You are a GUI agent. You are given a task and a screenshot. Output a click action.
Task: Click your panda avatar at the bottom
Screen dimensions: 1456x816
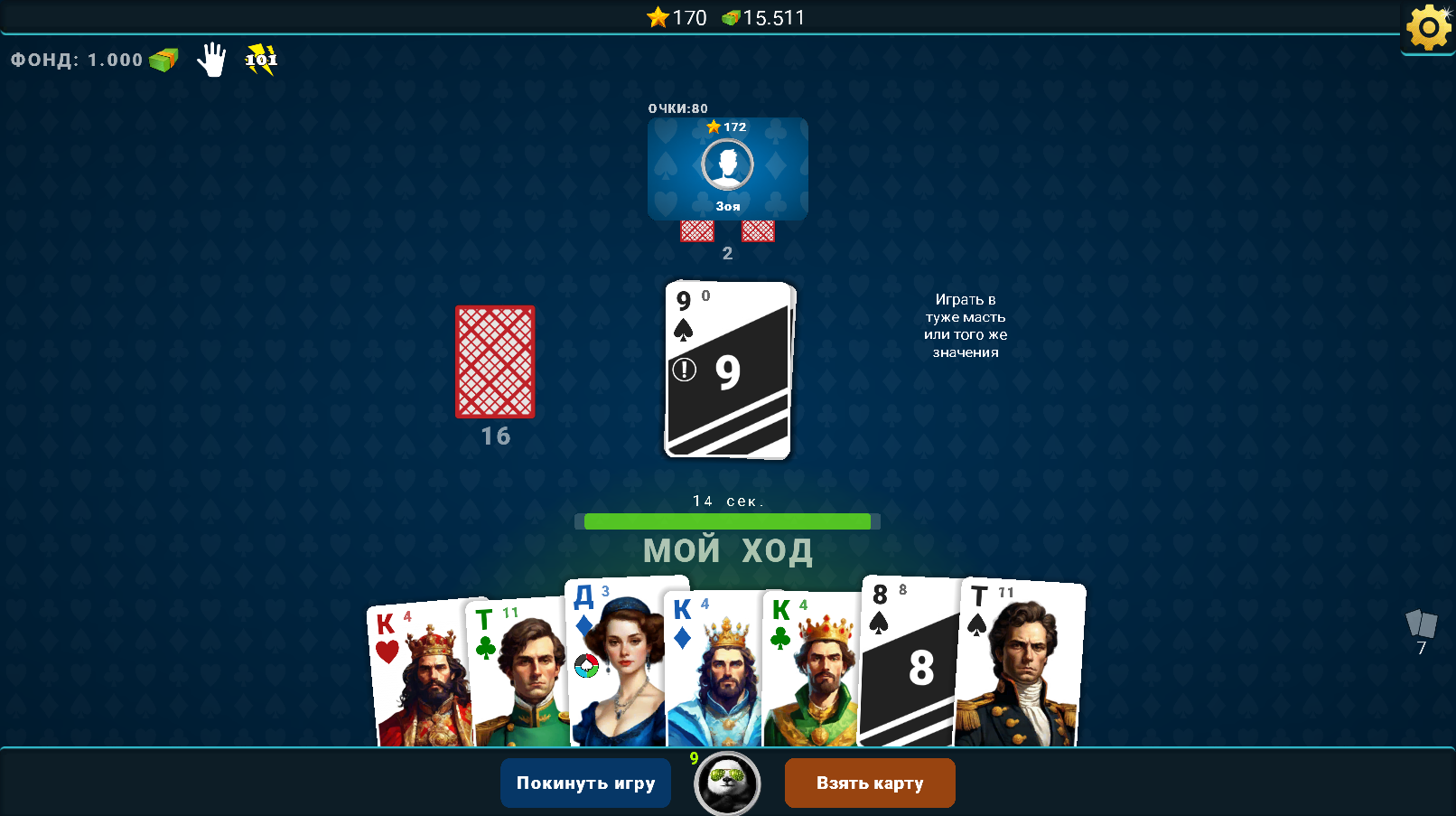726,783
